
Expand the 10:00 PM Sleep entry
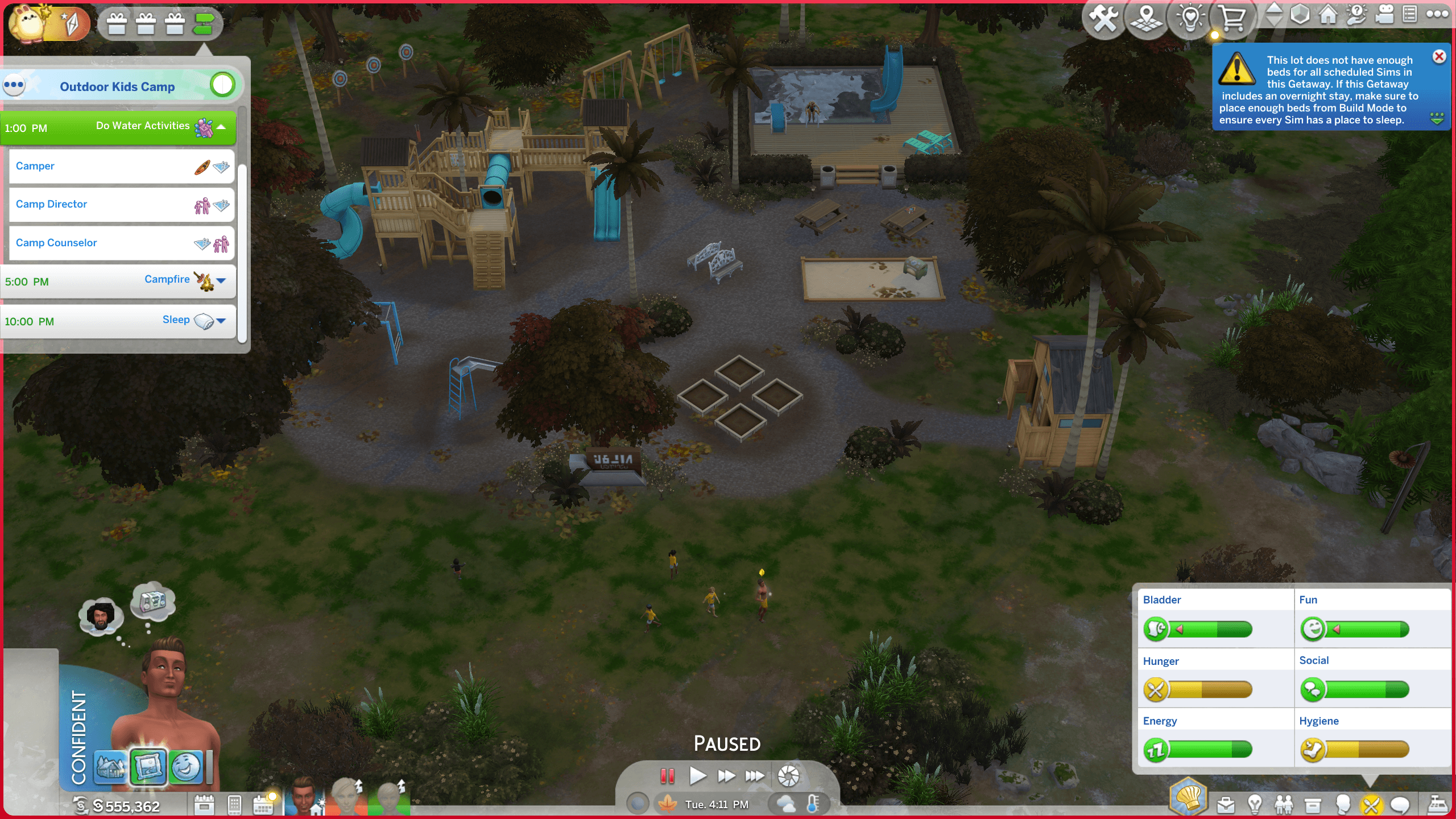(x=221, y=321)
